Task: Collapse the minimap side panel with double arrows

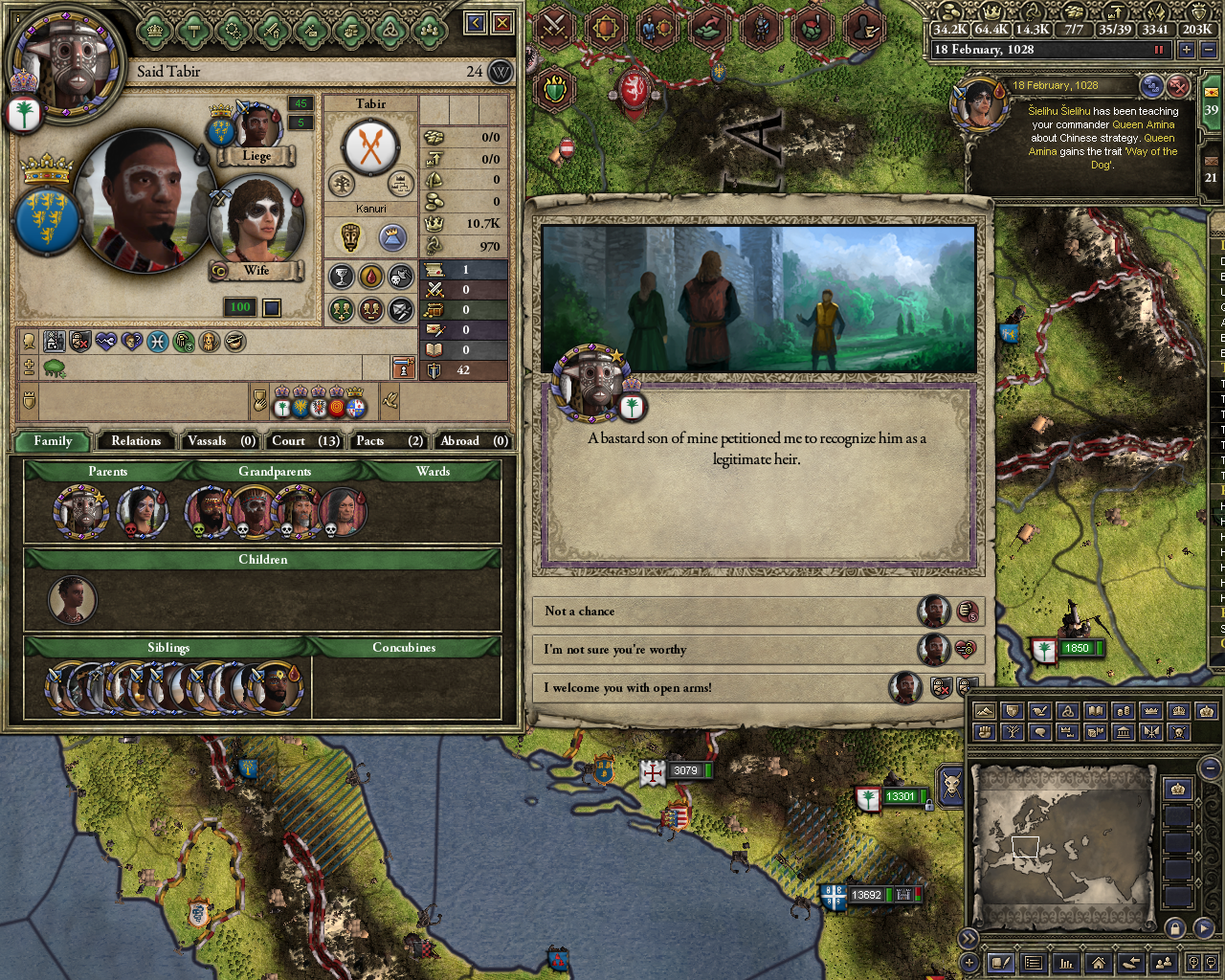Action: [969, 941]
